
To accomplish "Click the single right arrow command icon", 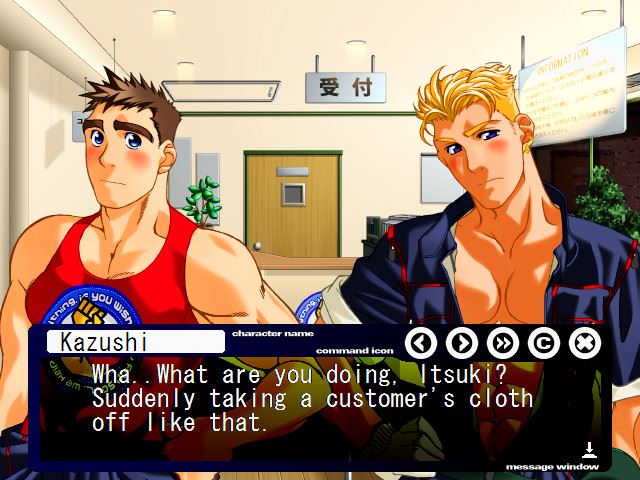I will point(461,343).
